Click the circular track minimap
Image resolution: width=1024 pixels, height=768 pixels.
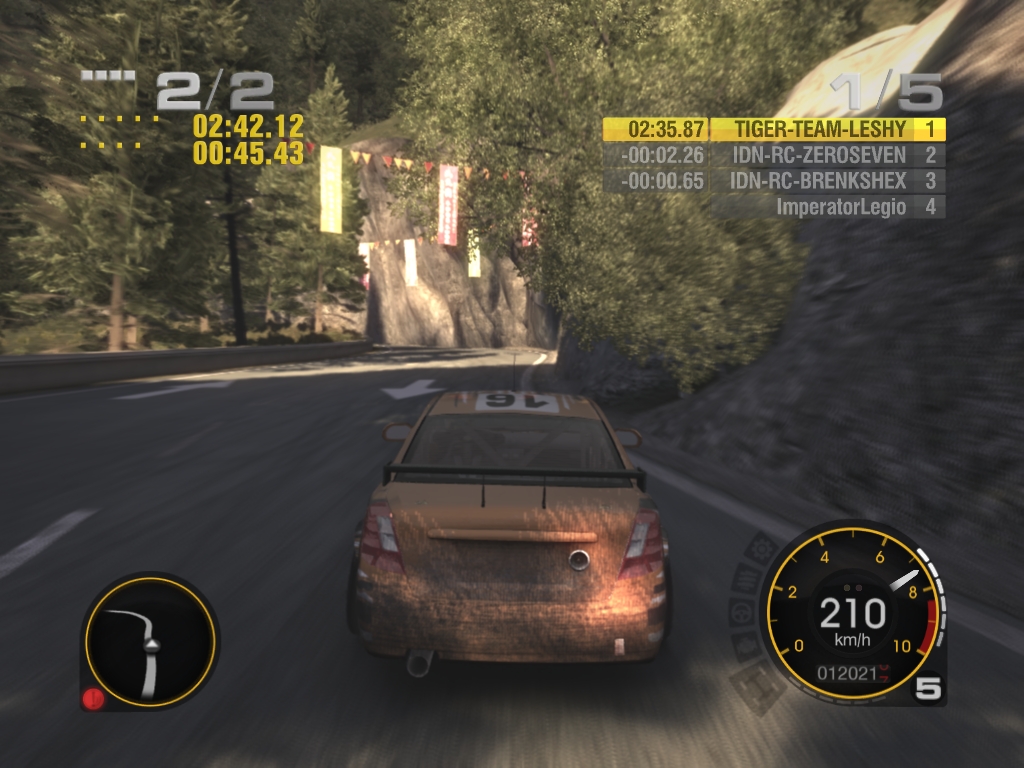pos(148,641)
